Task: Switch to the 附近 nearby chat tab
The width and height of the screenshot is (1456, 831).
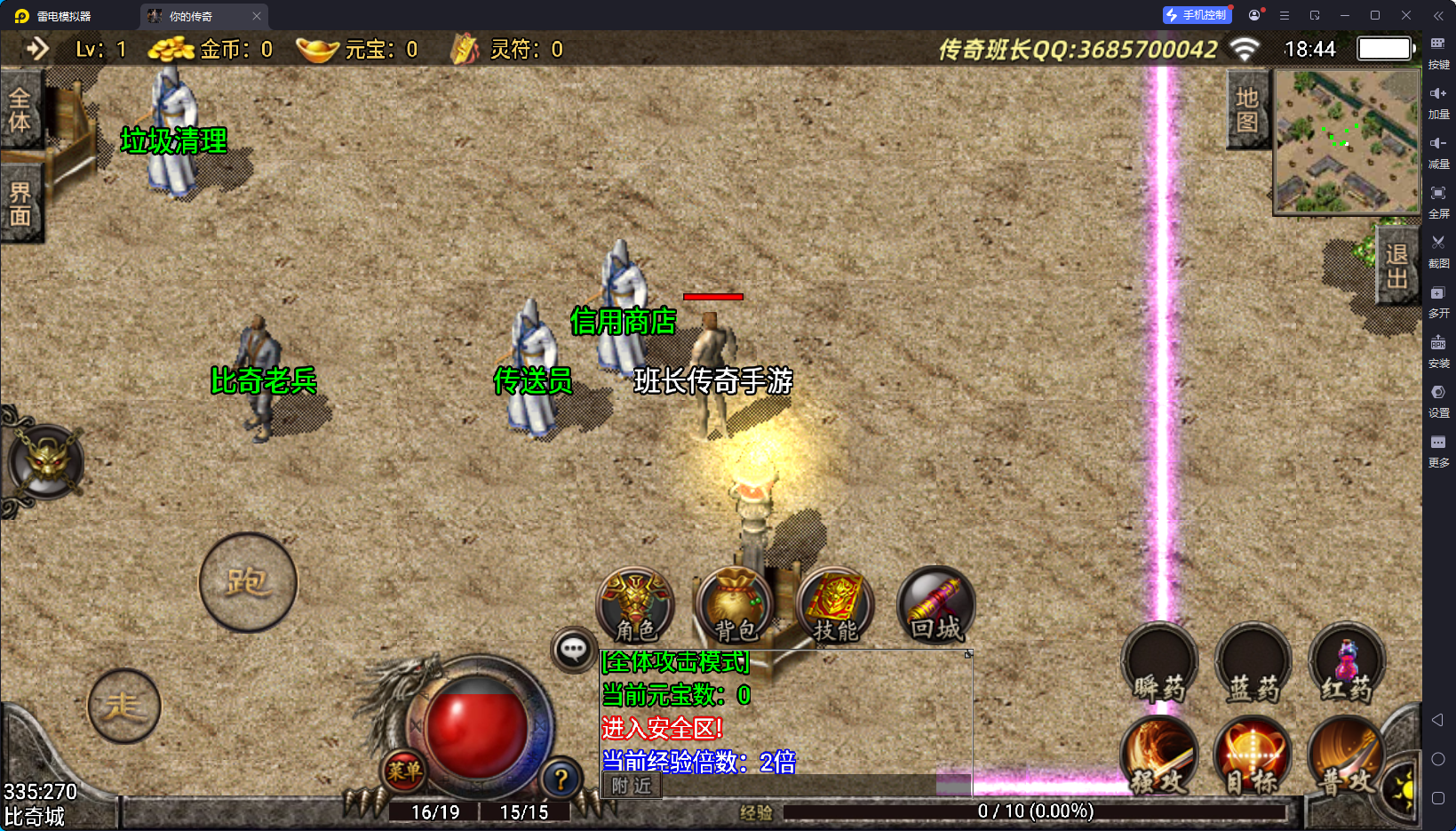Action: click(632, 786)
